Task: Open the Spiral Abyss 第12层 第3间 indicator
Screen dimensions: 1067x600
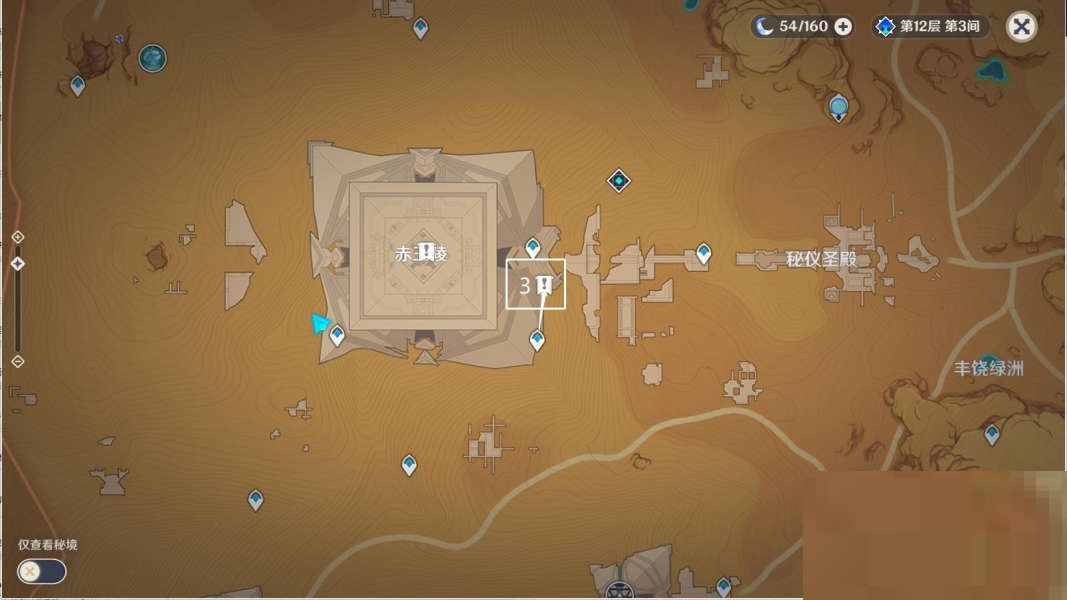Action: pyautogui.click(x=929, y=27)
